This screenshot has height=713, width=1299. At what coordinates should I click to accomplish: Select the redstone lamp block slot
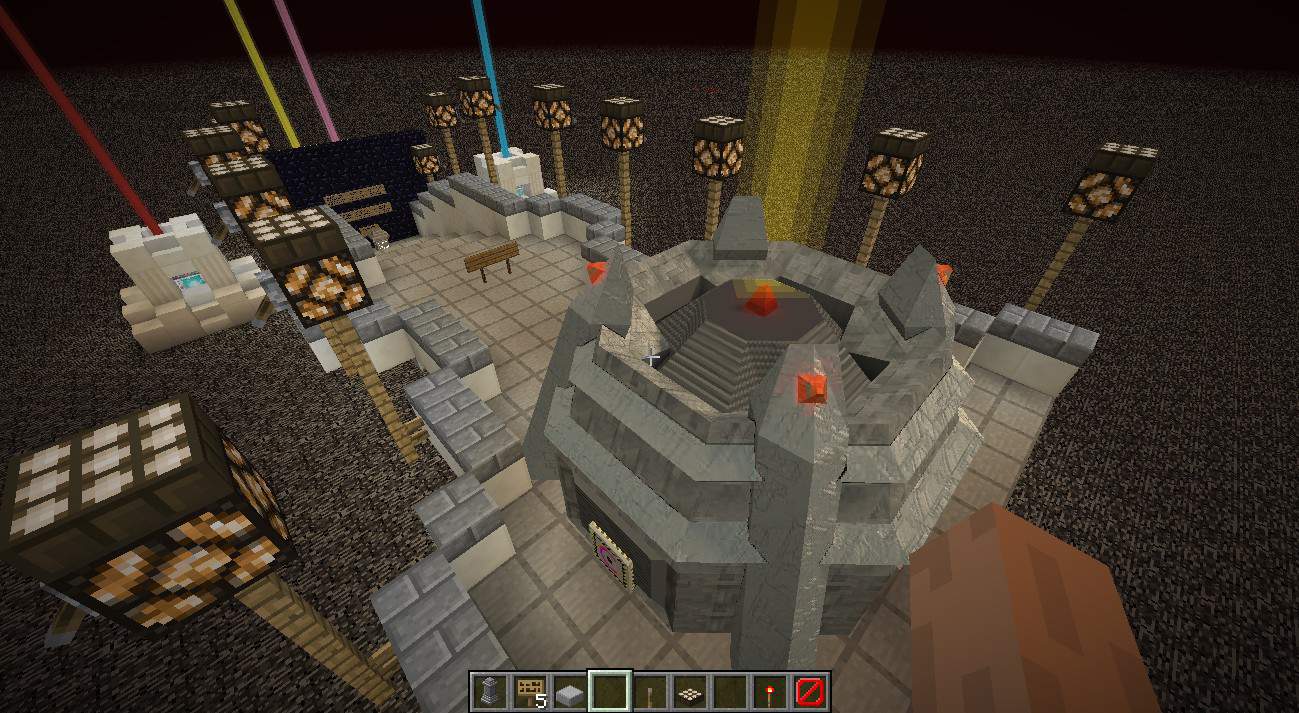(x=690, y=691)
